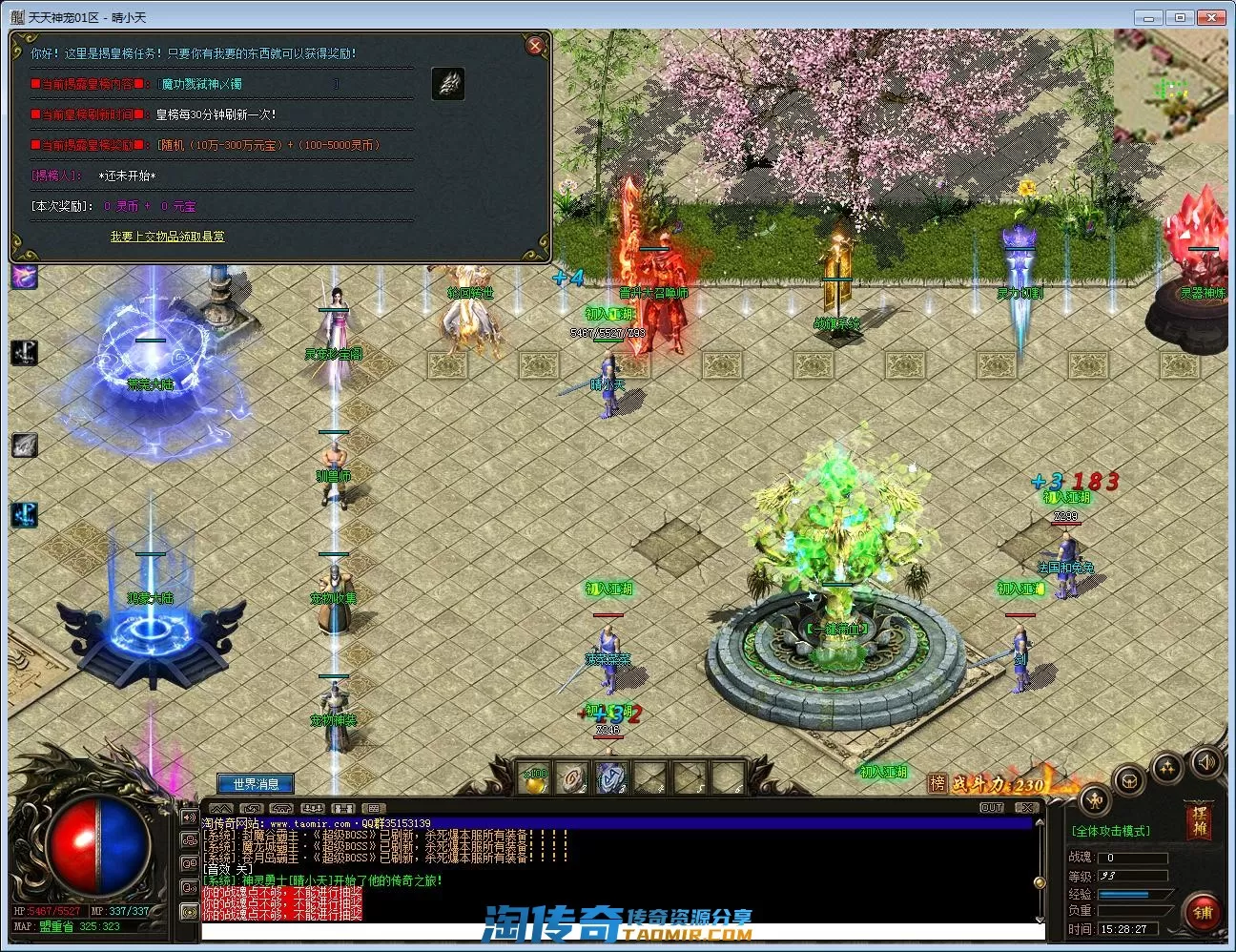Use the scroll item in hotbar slot 2

[572, 779]
